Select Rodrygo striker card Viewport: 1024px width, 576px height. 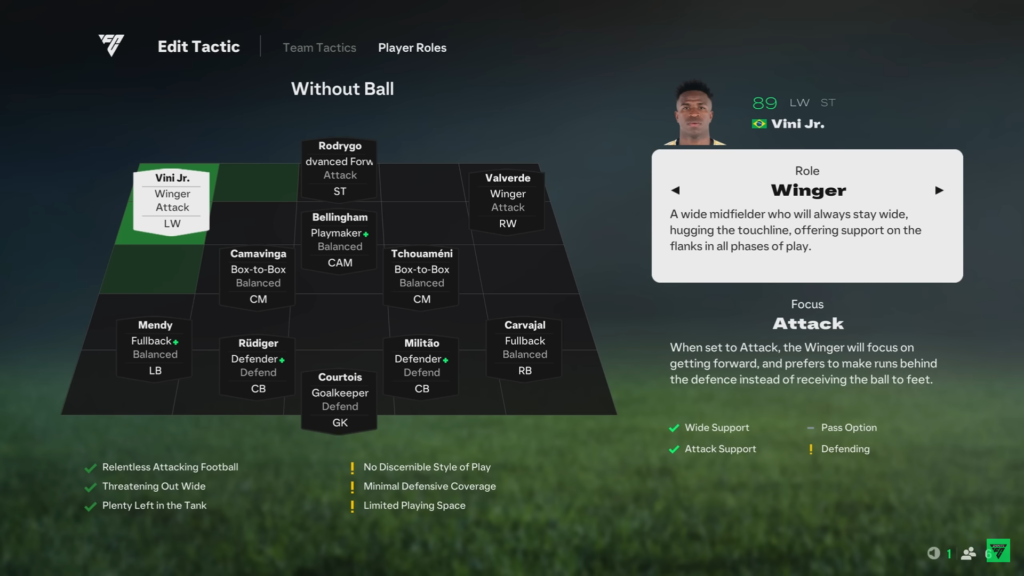(340, 168)
